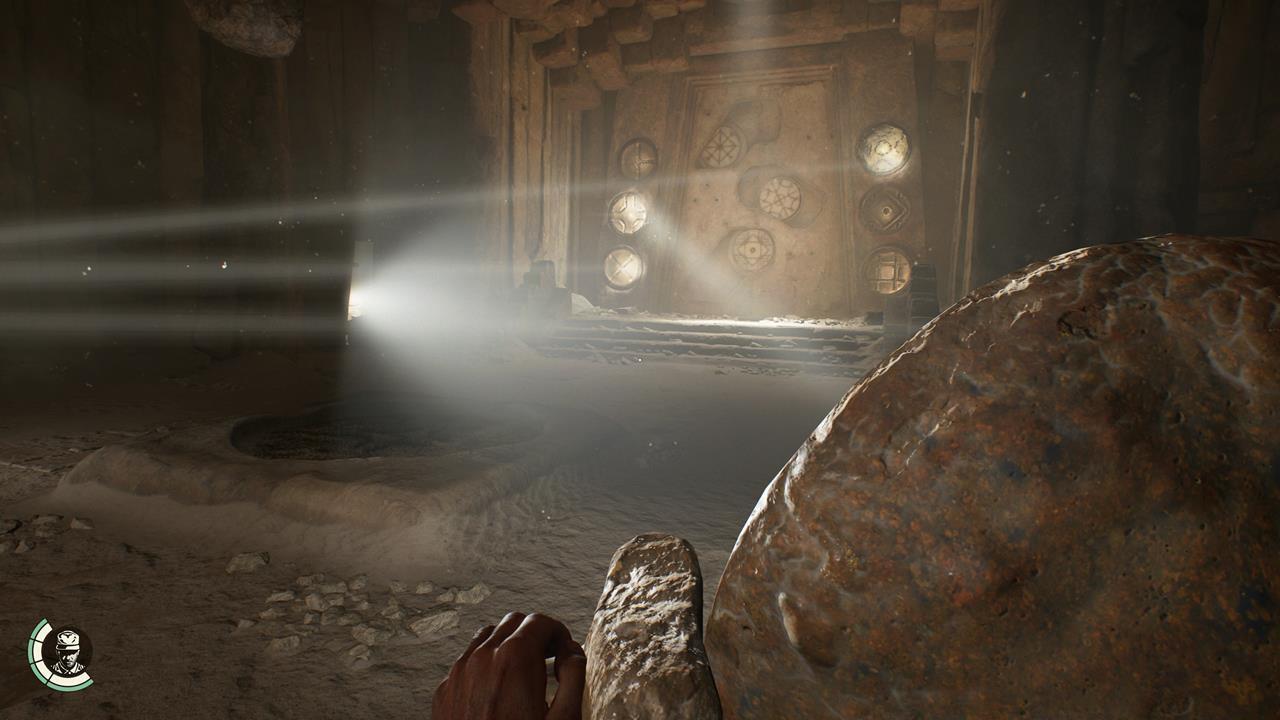This screenshot has width=1280, height=720.
Task: Click the circular depression in the sand
Action: point(330,430)
